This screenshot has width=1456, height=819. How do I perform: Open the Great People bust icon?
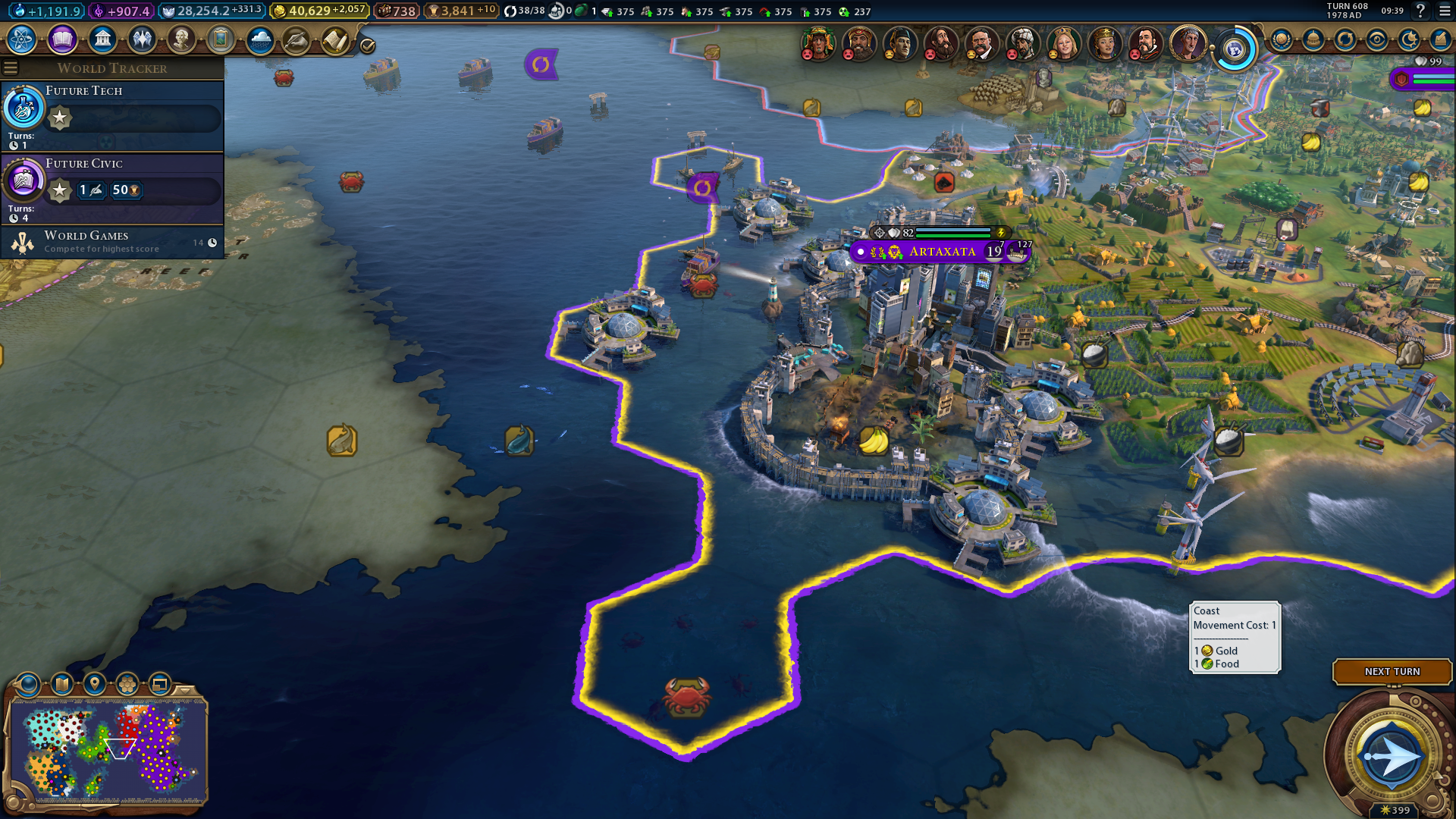click(181, 39)
